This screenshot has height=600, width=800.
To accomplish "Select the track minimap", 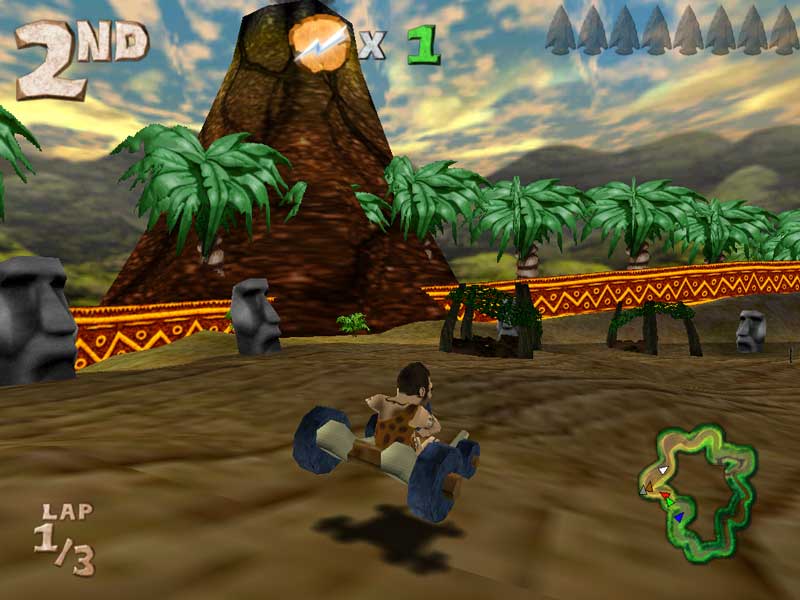I will (698, 490).
